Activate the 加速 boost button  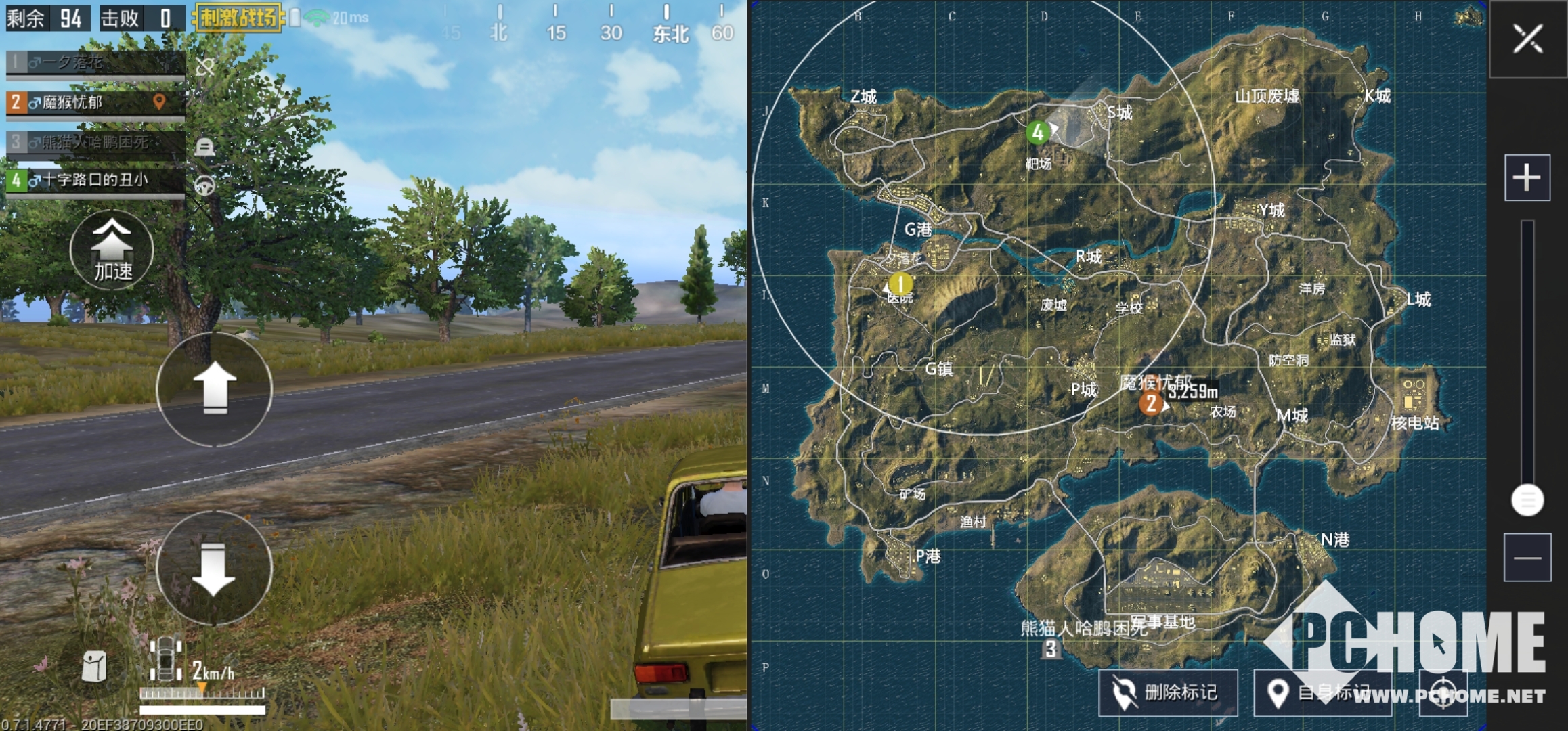(112, 250)
